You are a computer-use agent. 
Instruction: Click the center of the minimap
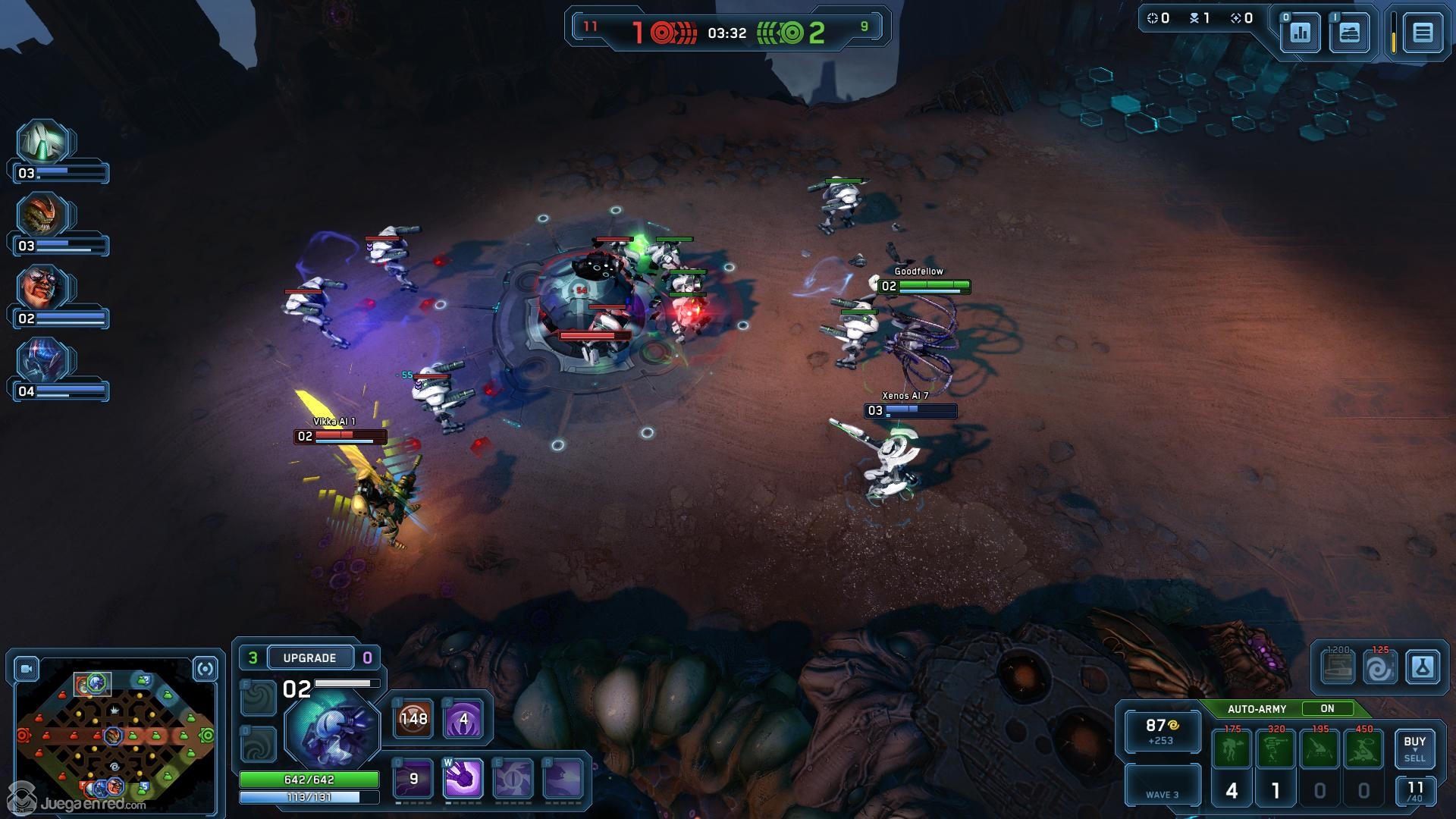(x=114, y=735)
